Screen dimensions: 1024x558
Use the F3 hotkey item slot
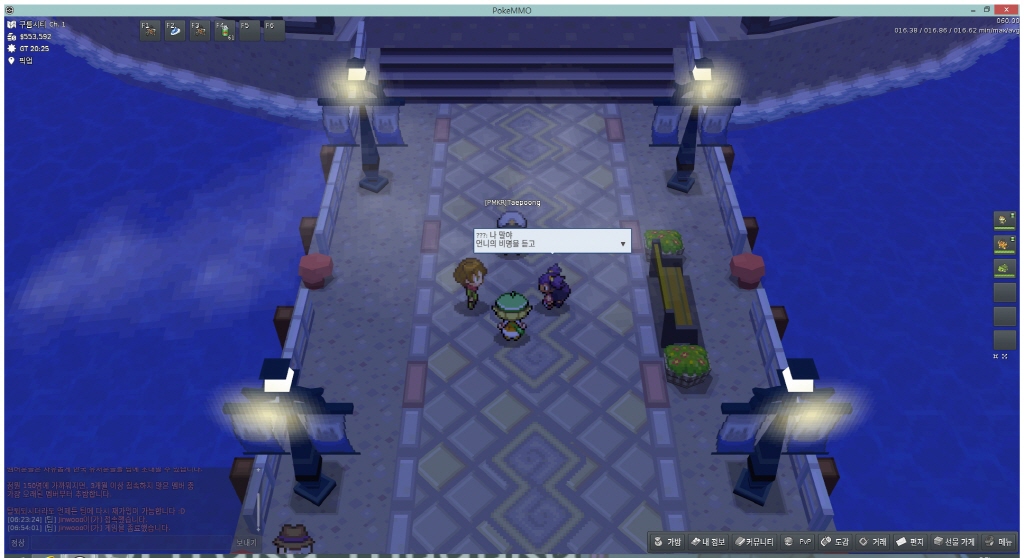199,30
